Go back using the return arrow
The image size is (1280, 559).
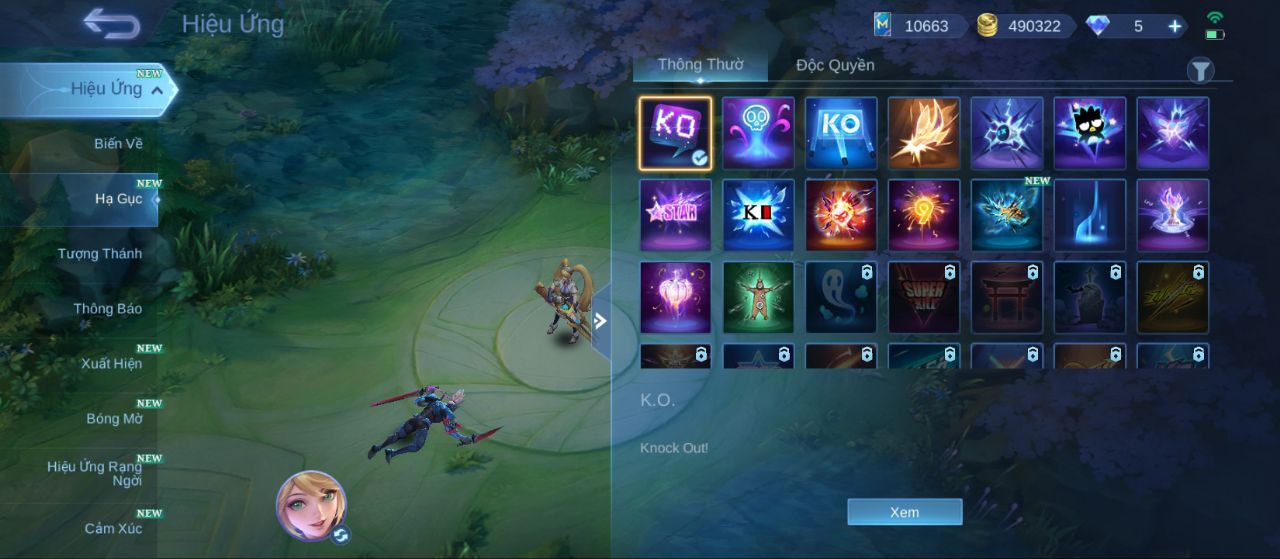coord(111,24)
